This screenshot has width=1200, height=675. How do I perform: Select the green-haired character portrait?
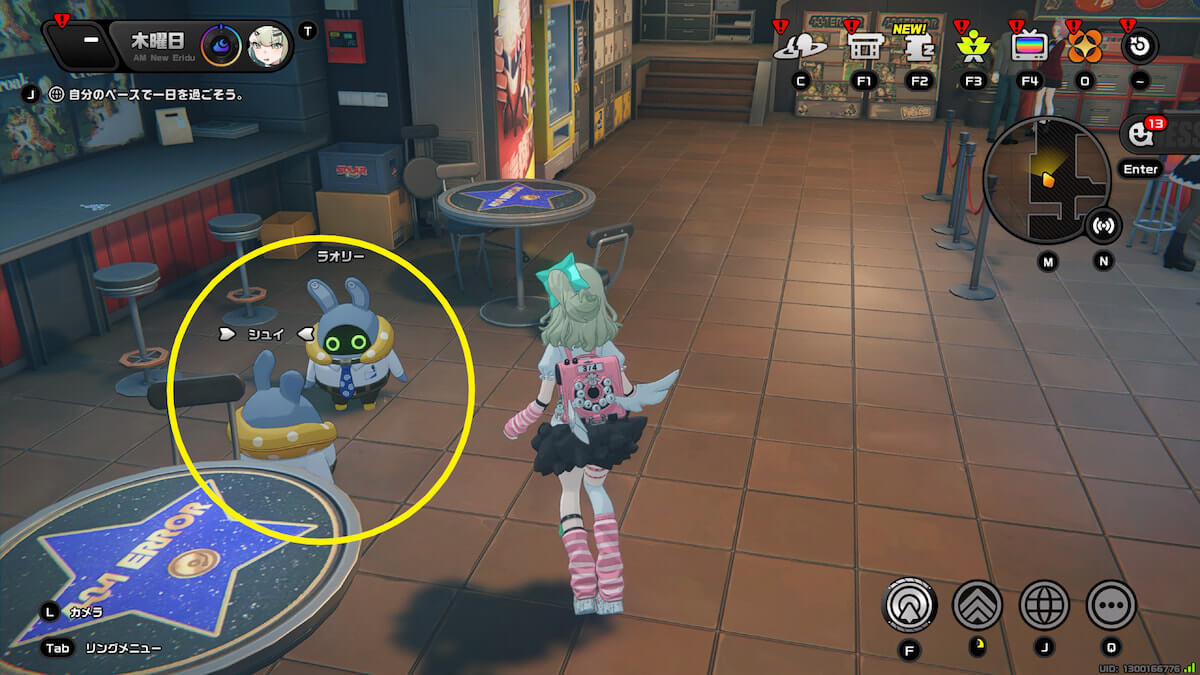click(267, 45)
